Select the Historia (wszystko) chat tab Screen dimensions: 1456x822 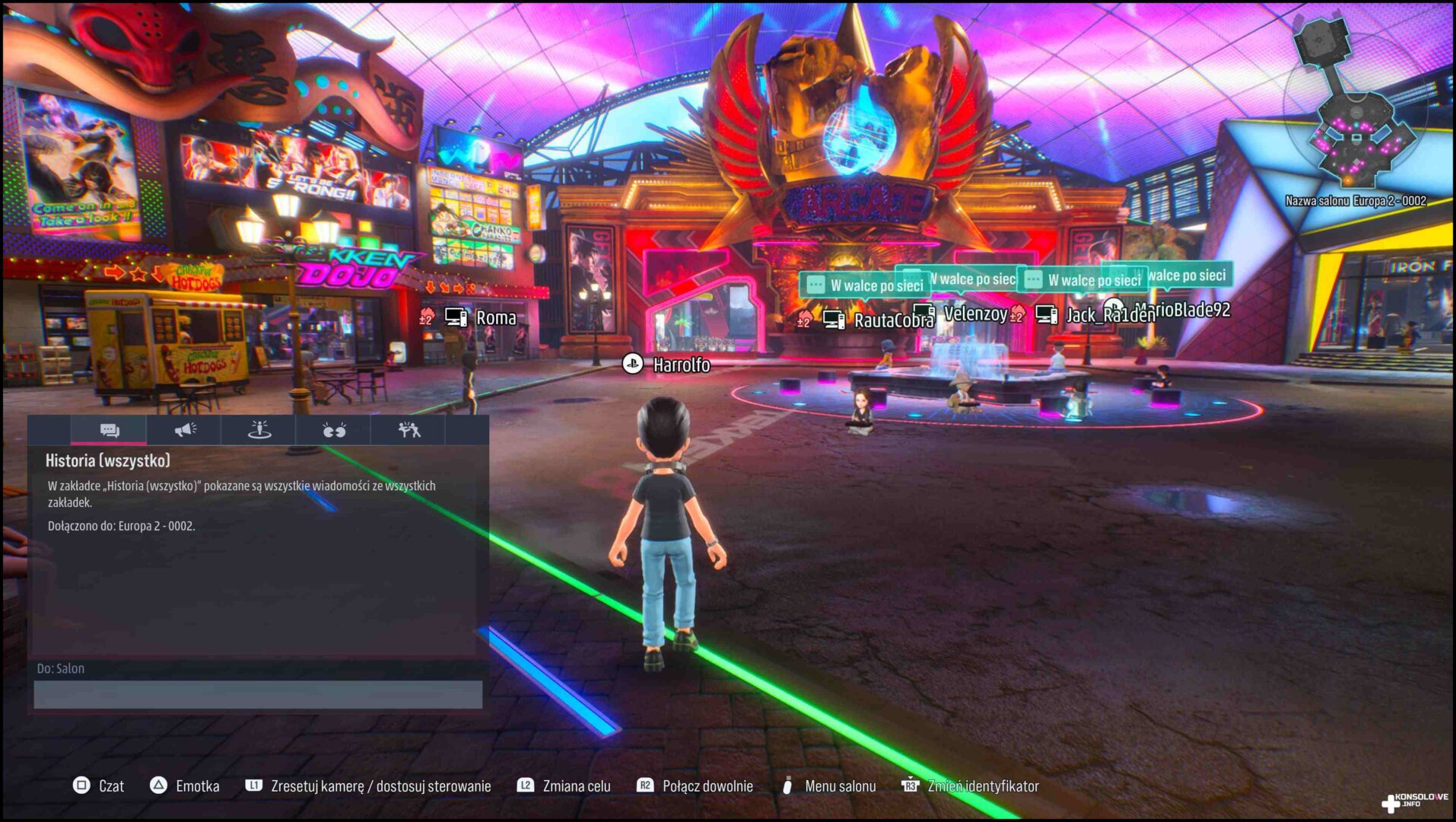coord(109,431)
